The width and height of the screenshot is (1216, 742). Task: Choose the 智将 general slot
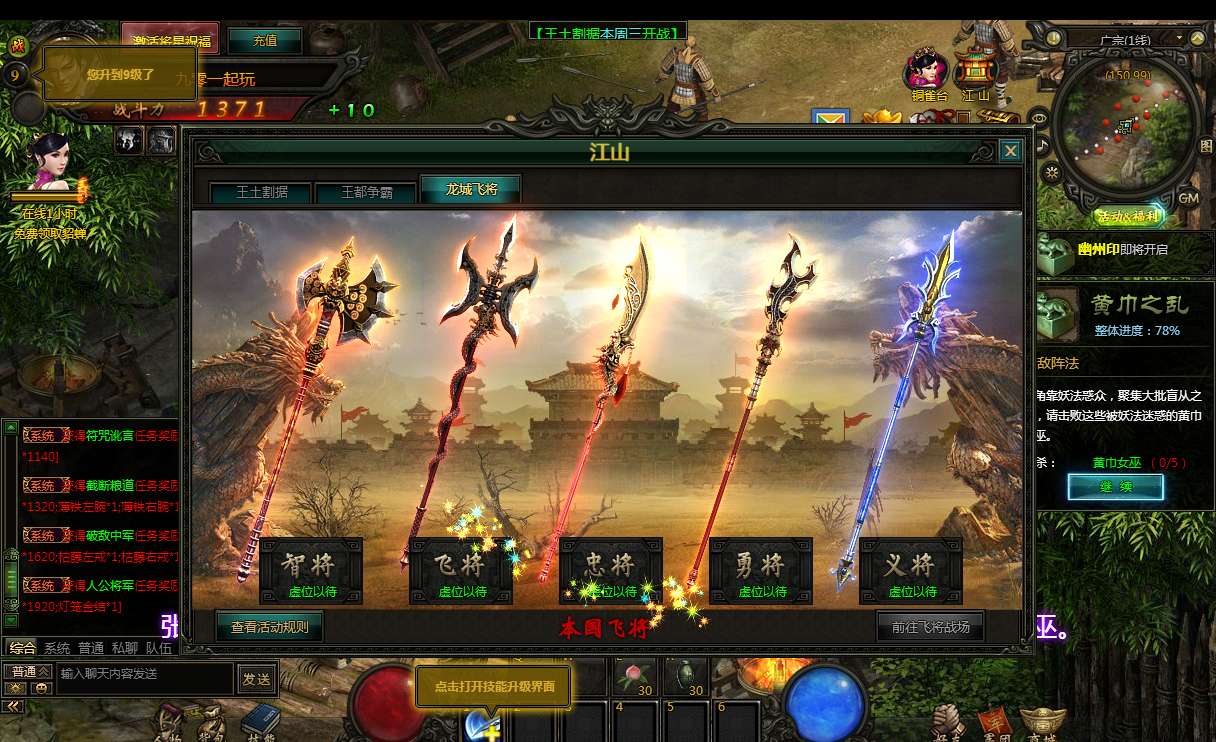tap(311, 571)
